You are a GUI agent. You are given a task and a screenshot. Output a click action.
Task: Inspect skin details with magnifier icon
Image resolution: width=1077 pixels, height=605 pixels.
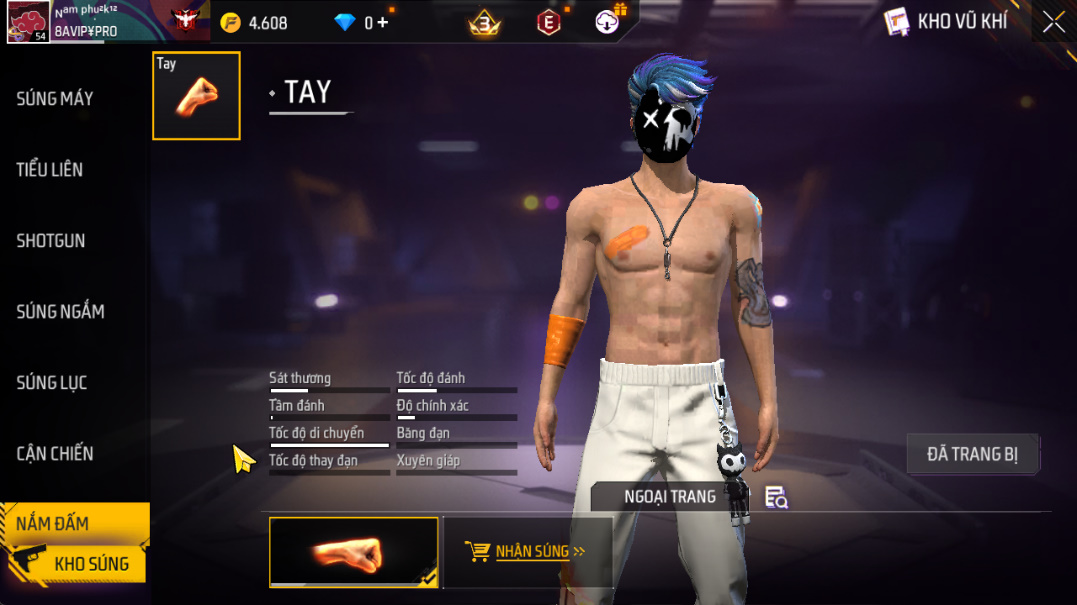click(776, 497)
